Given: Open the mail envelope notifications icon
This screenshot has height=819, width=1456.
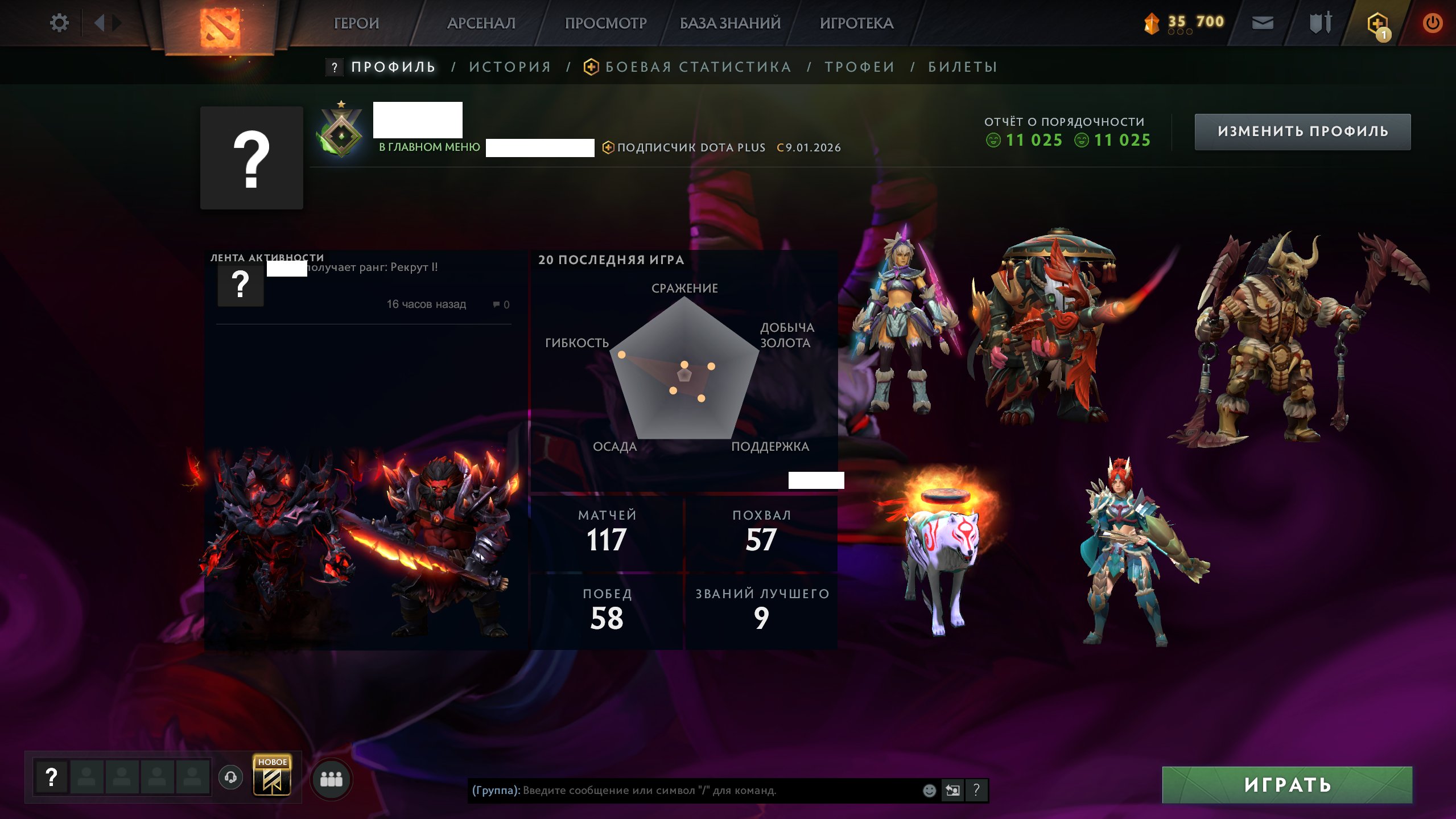Looking at the screenshot, I should coord(1262,23).
